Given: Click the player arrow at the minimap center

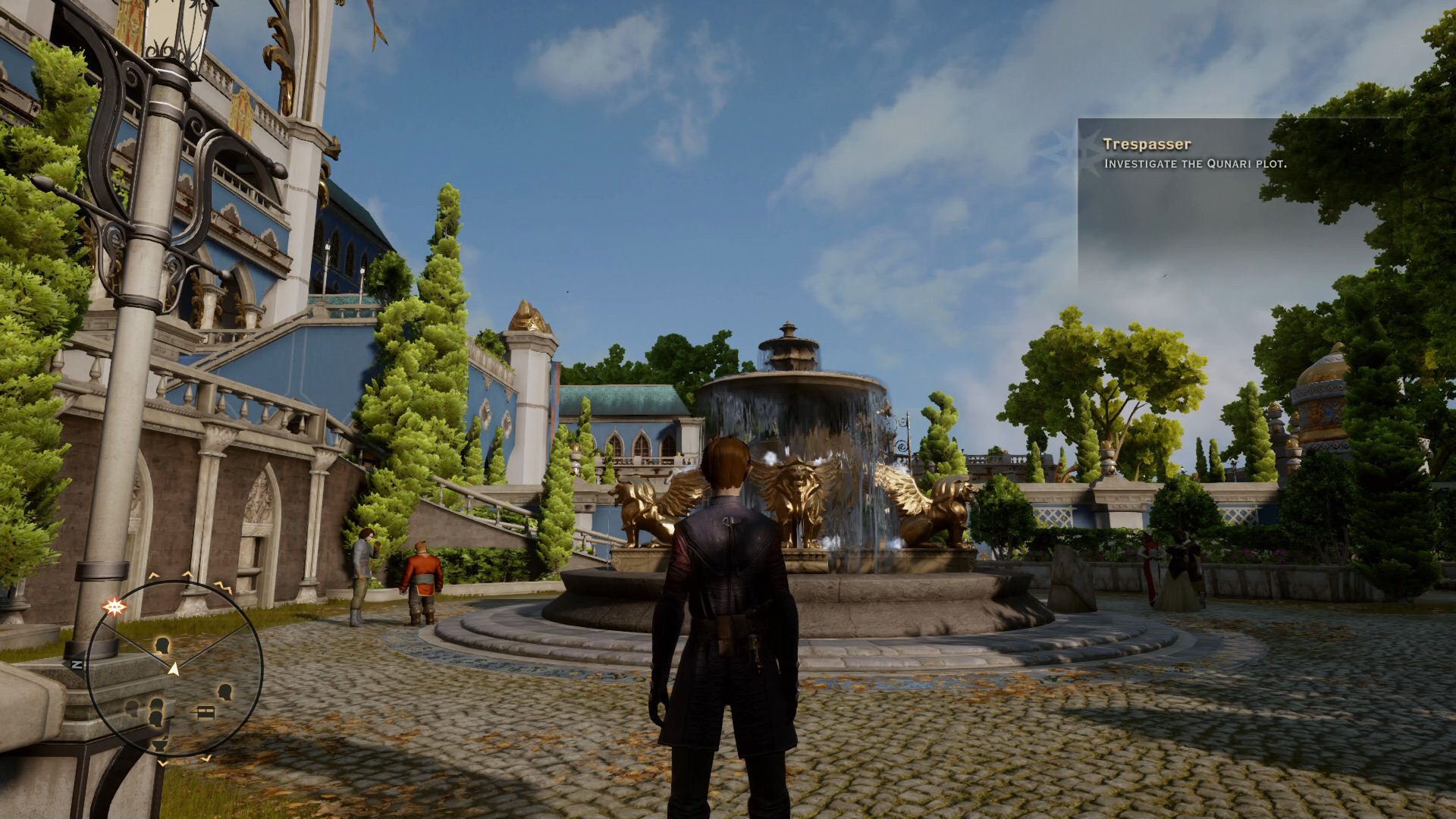Looking at the screenshot, I should (x=174, y=668).
